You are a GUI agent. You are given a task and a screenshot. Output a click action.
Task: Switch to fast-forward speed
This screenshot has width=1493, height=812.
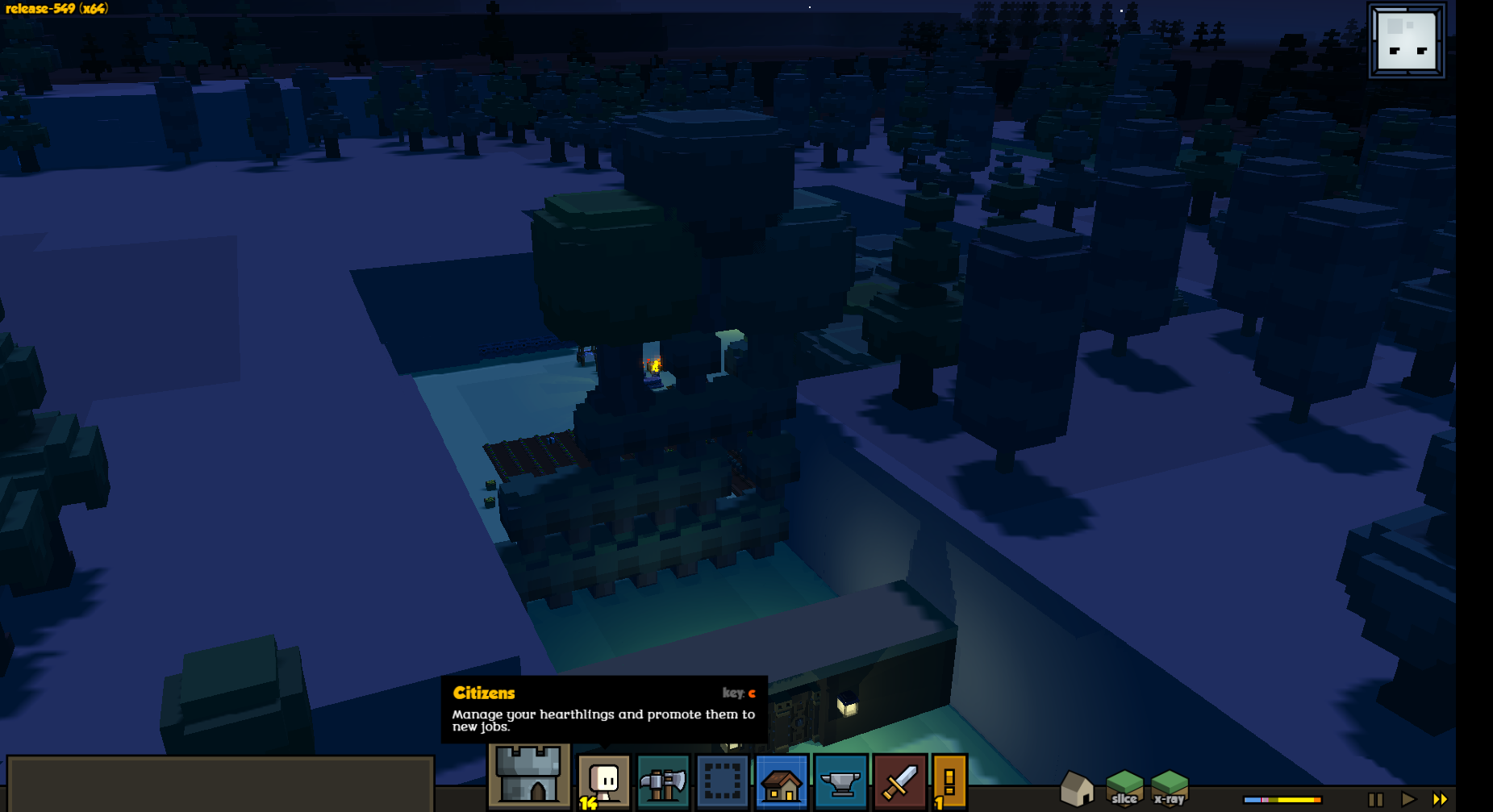[1440, 799]
